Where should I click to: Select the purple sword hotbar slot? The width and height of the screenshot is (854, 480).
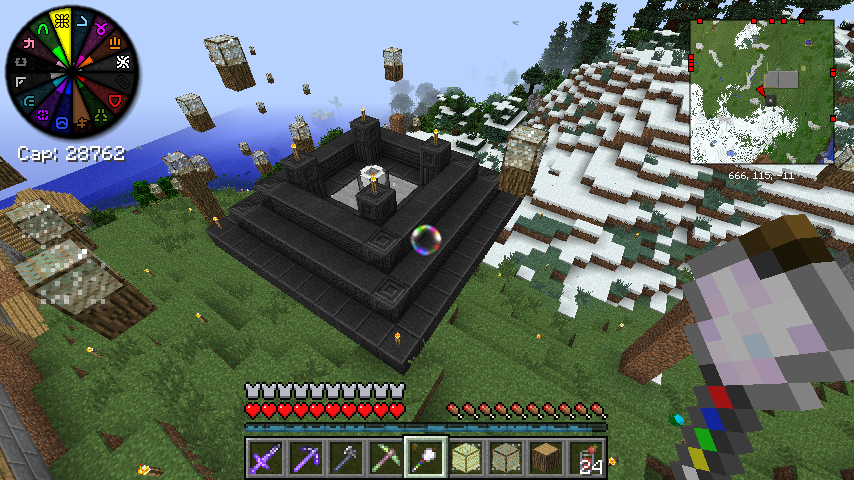[x=265, y=457]
